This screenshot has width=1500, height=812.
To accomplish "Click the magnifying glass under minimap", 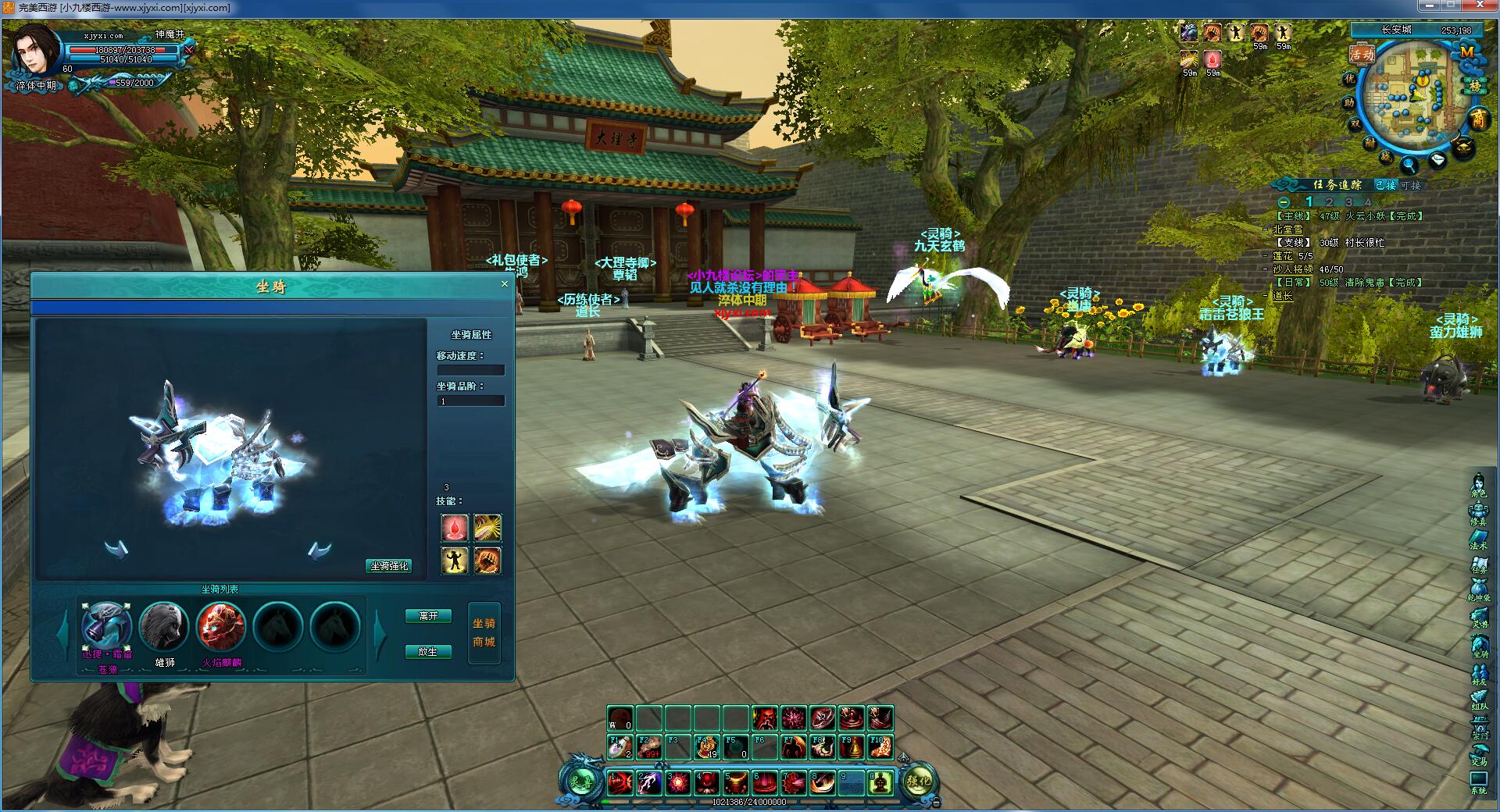I will point(1409,165).
